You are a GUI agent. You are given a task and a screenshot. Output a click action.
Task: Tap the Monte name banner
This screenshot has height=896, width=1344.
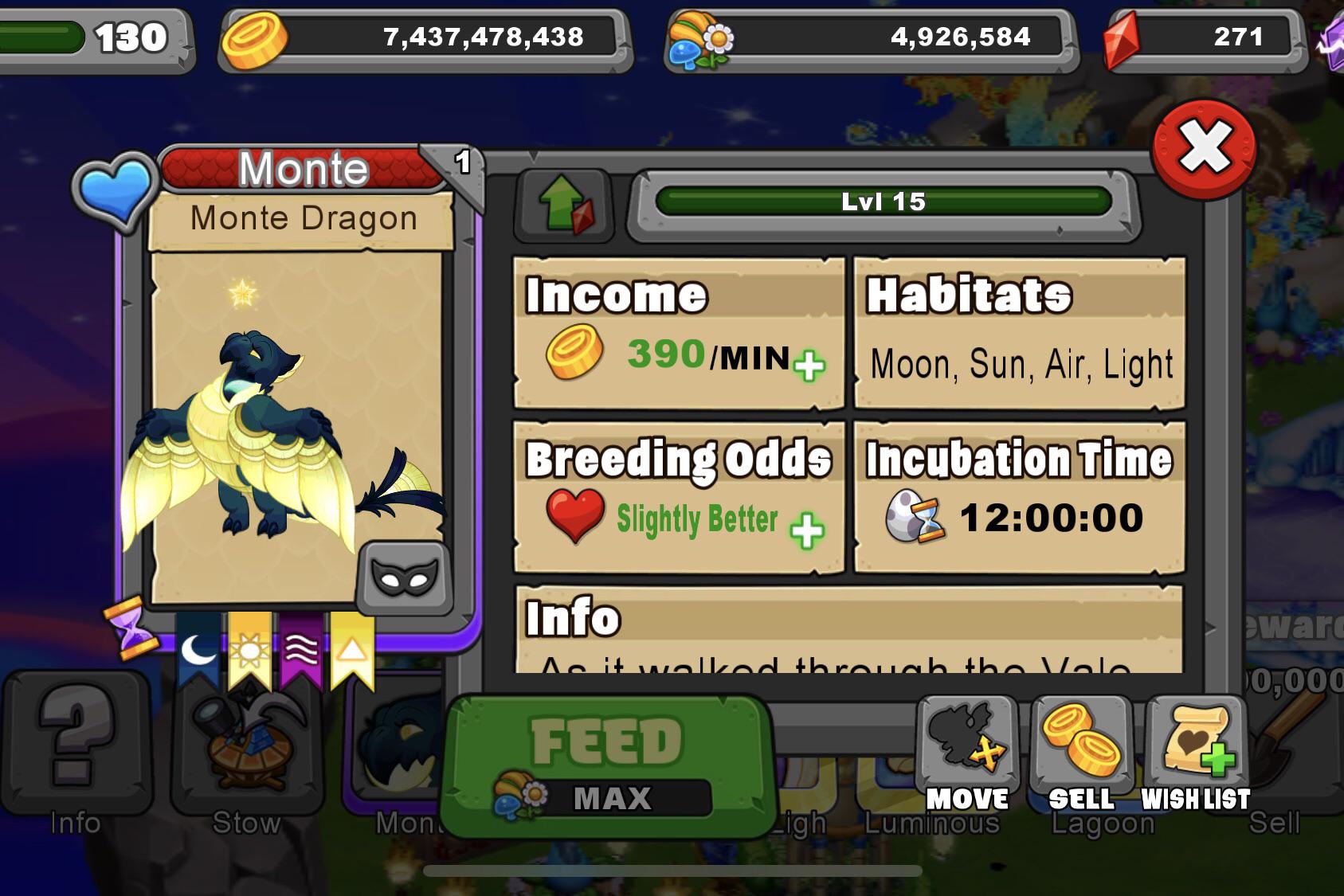pos(301,167)
